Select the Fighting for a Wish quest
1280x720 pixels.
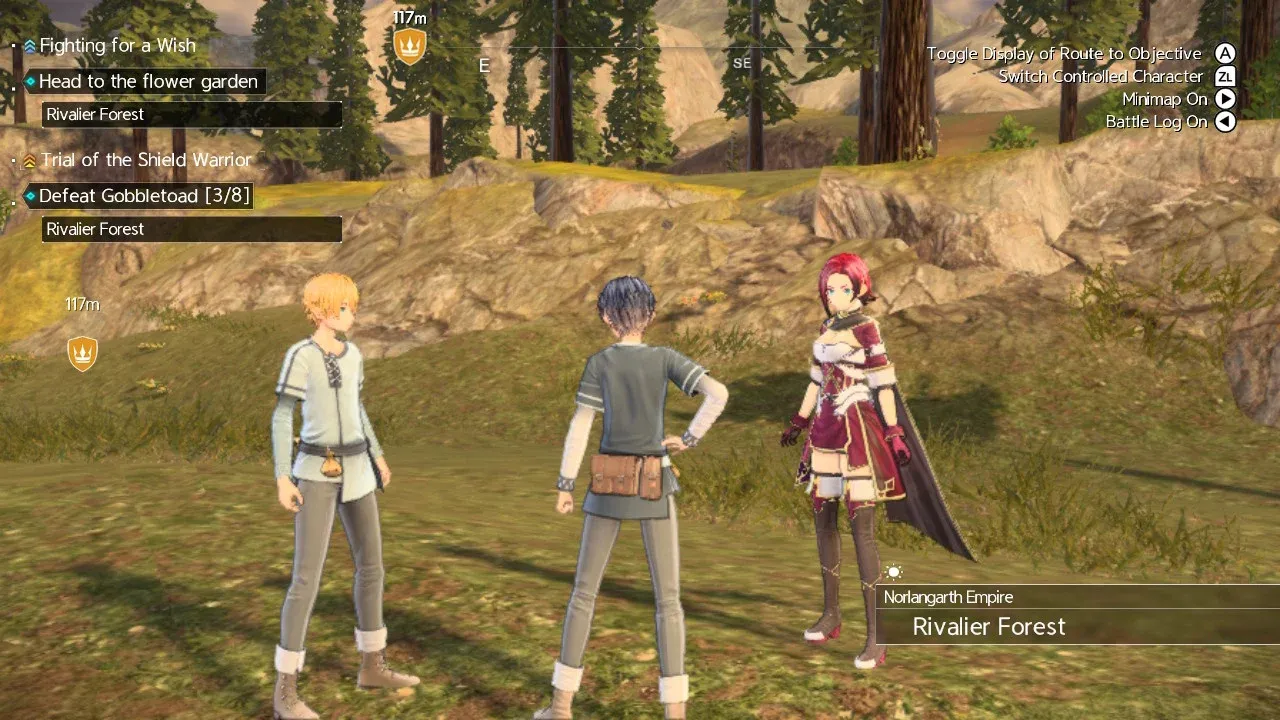coord(116,46)
